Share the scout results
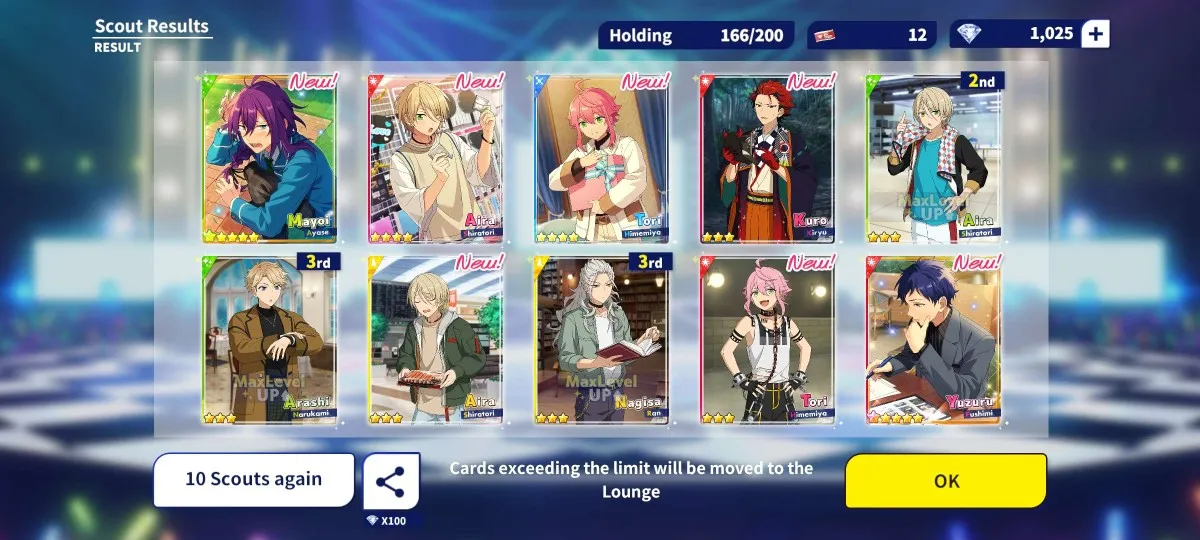This screenshot has width=1200, height=540. coord(390,481)
